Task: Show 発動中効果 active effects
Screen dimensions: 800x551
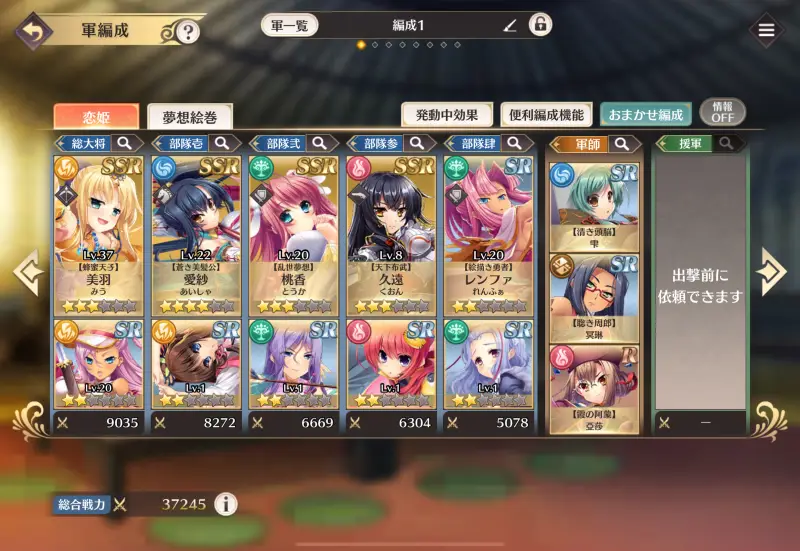Action: pos(447,115)
